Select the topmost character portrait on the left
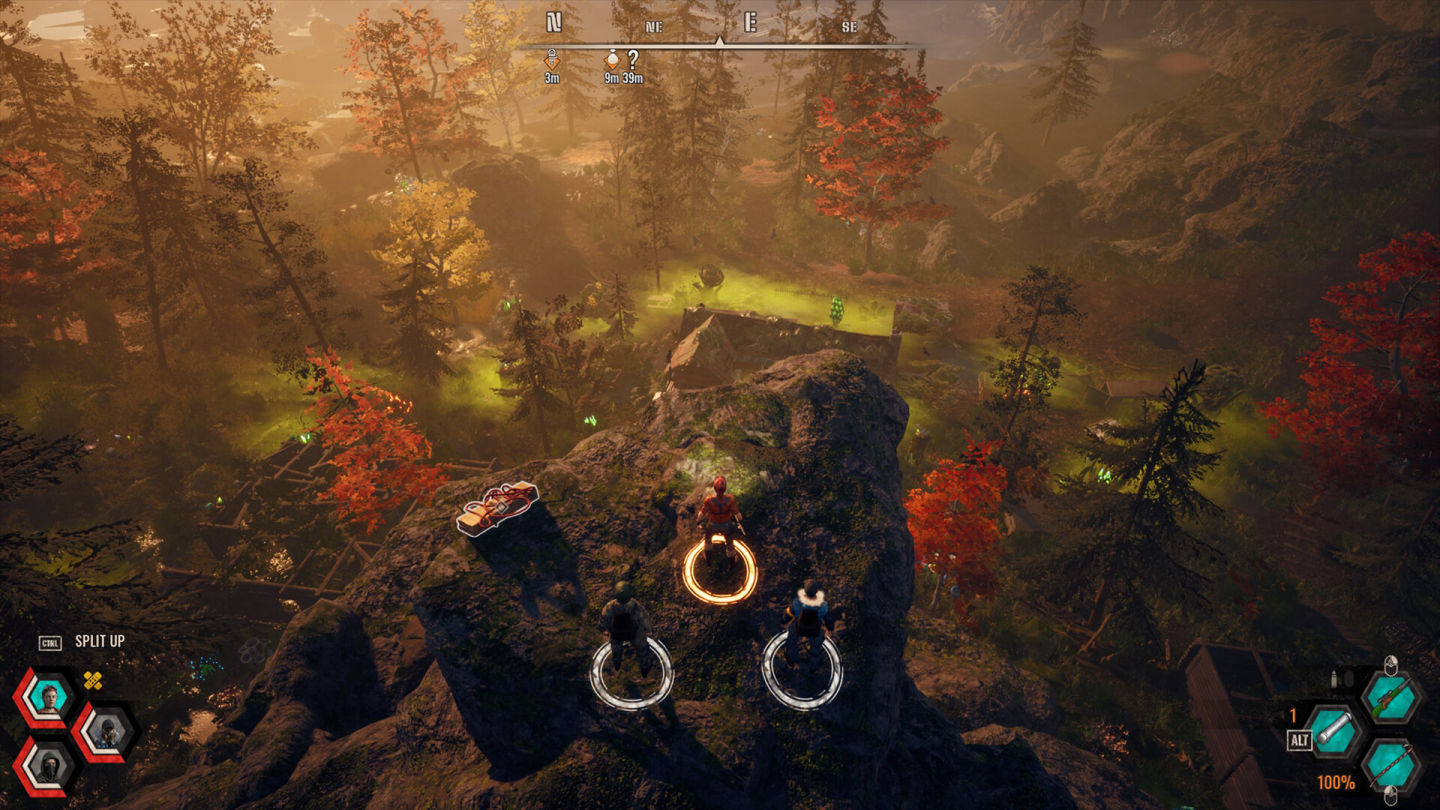This screenshot has width=1440, height=810. point(49,697)
